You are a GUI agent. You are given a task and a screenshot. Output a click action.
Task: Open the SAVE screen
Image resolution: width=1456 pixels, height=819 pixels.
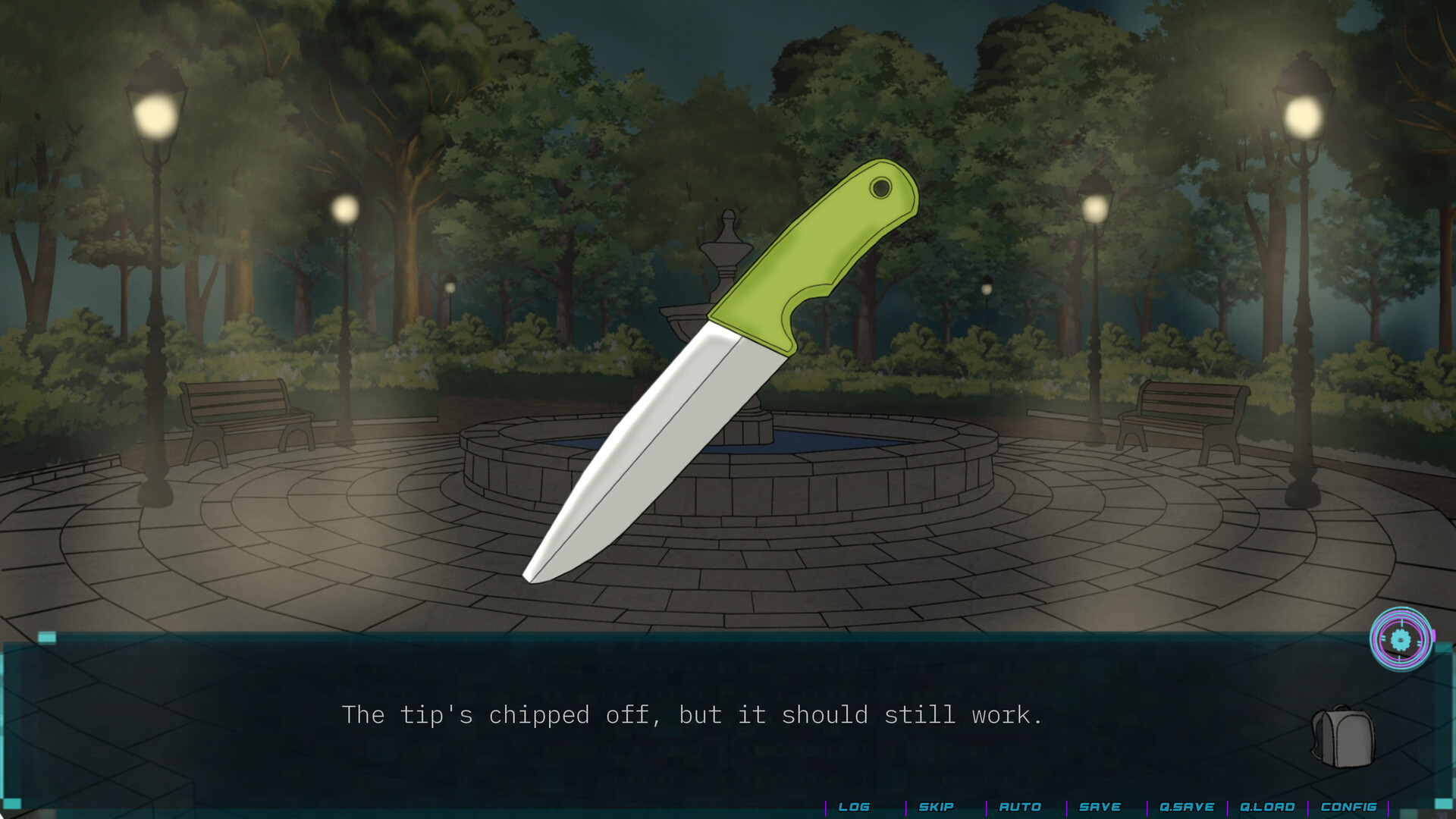[x=1101, y=806]
